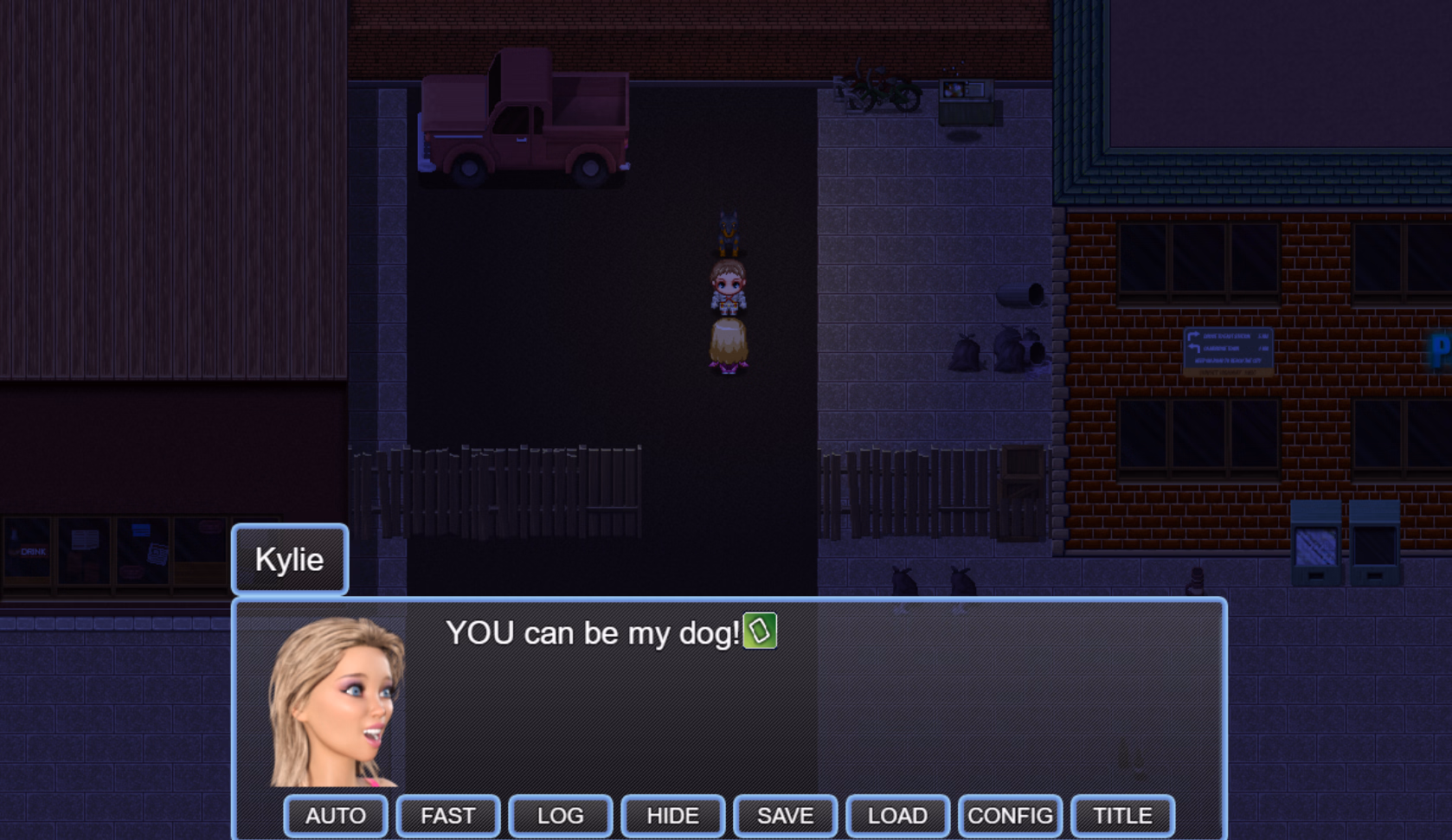Screen dimensions: 1452x840
Task: Enable AUTO dialogue advance
Action: 336,816
